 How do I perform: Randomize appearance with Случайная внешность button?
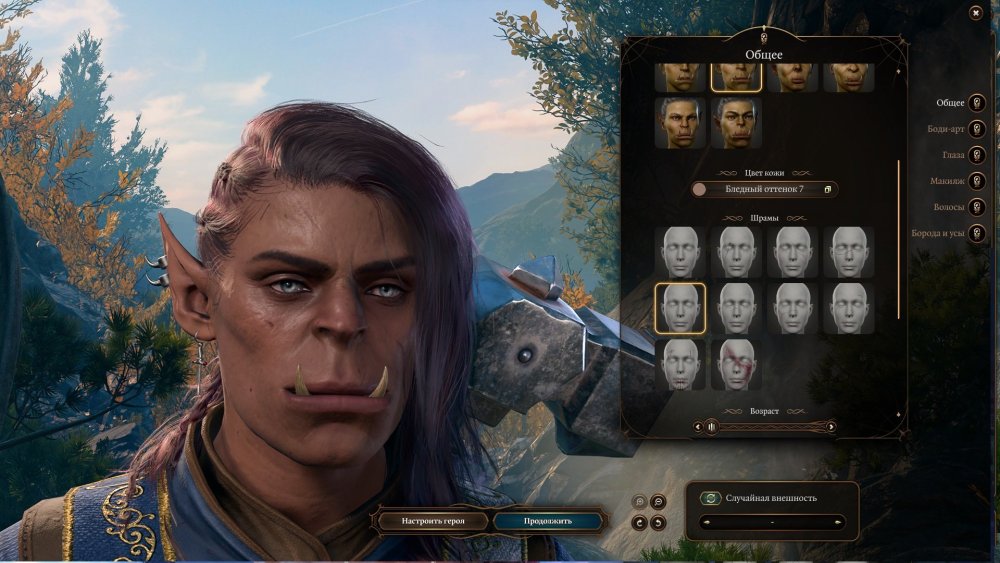pos(711,498)
